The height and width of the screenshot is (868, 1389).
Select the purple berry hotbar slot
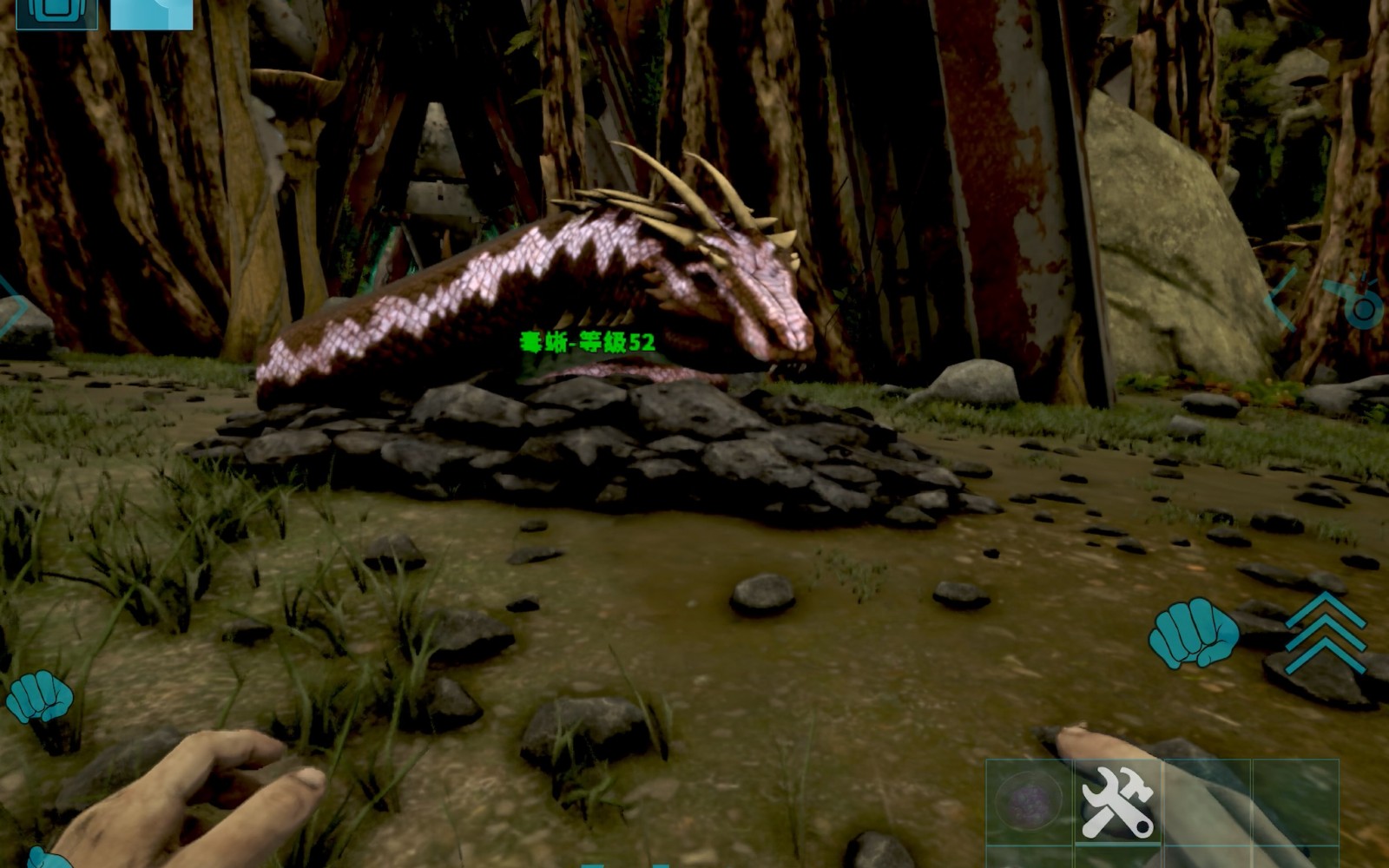1030,801
